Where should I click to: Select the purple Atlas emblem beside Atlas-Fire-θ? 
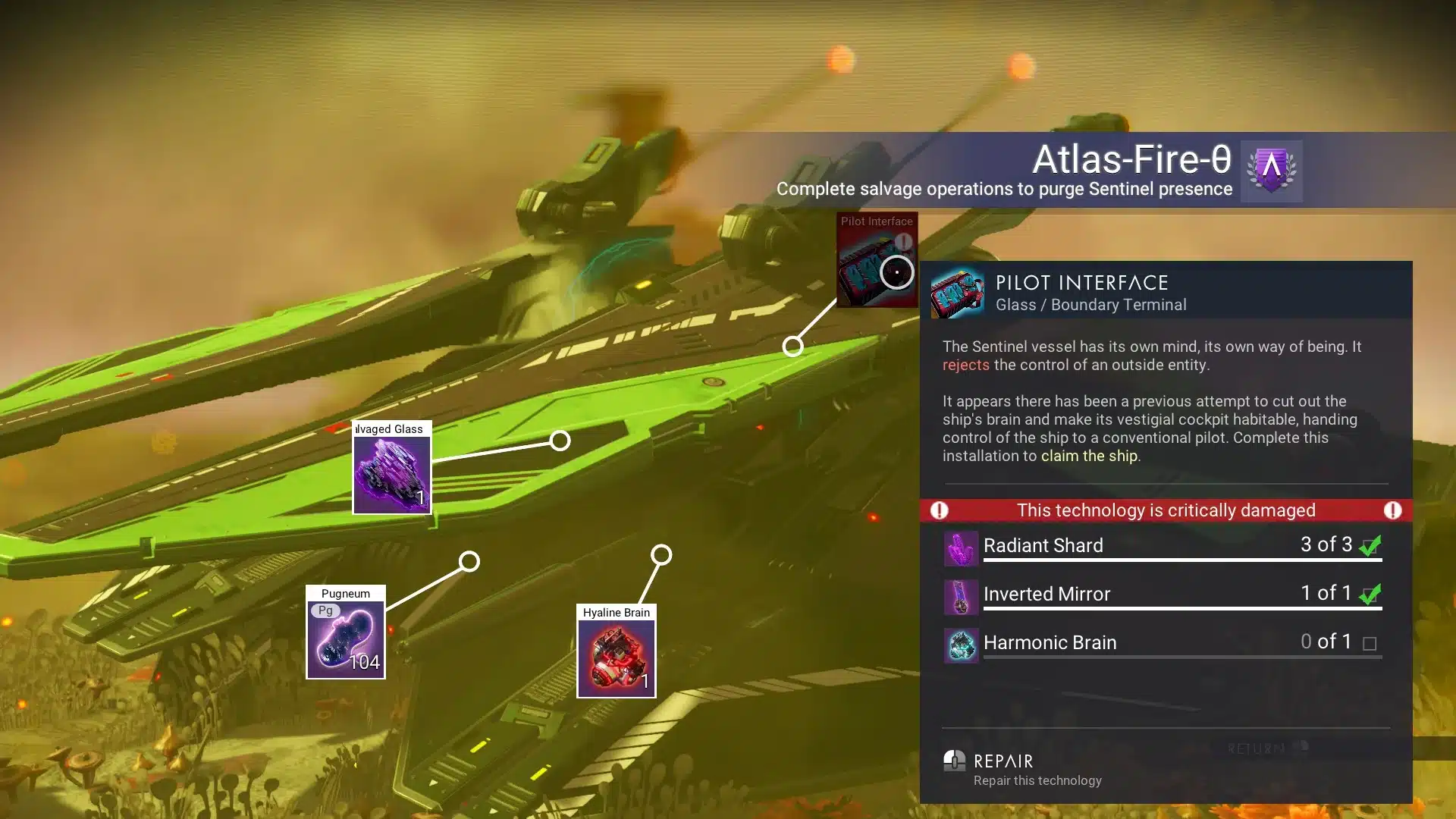pyautogui.click(x=1271, y=170)
